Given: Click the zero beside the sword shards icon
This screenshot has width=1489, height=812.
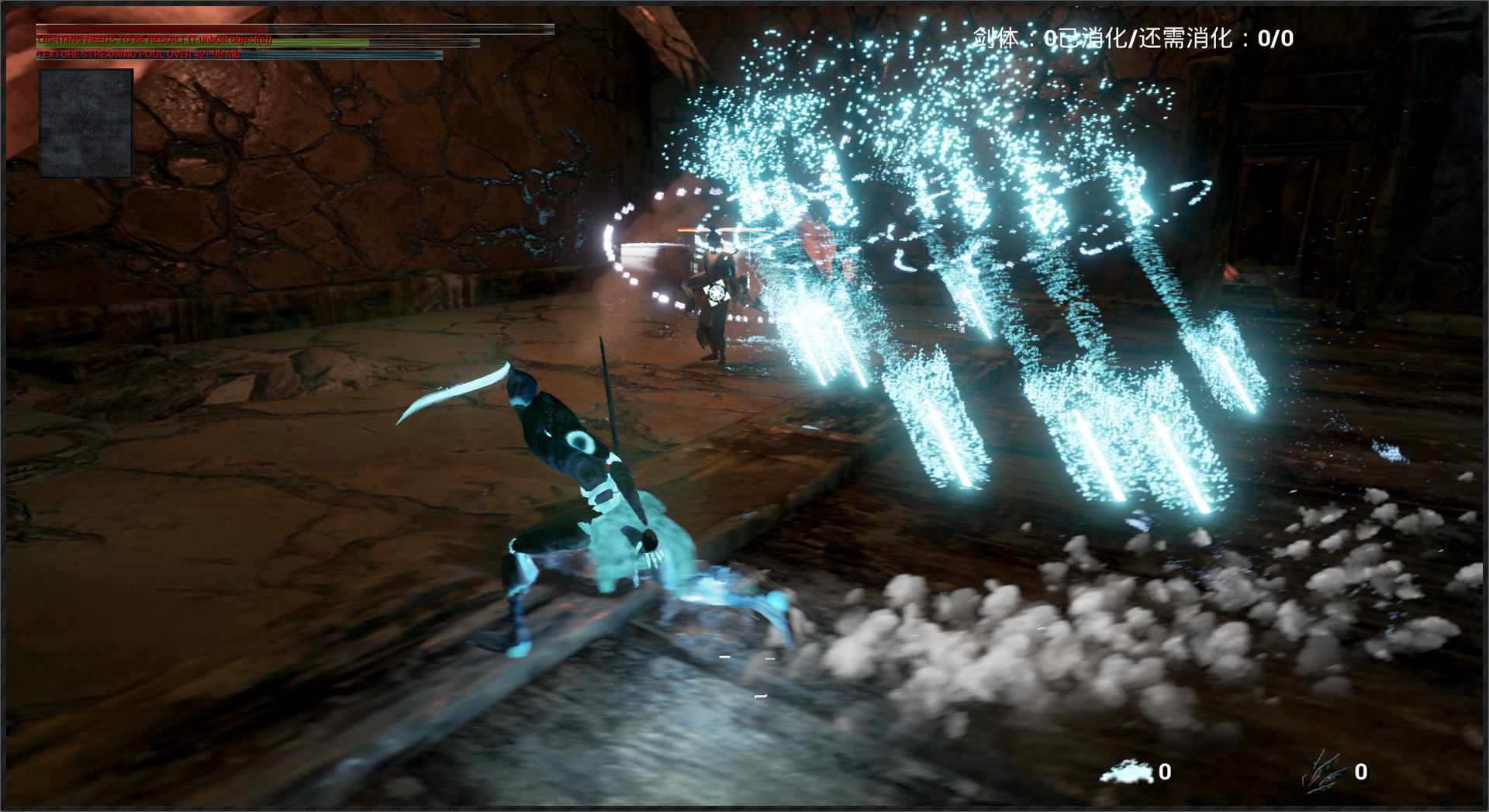Looking at the screenshot, I should pos(1359,773).
